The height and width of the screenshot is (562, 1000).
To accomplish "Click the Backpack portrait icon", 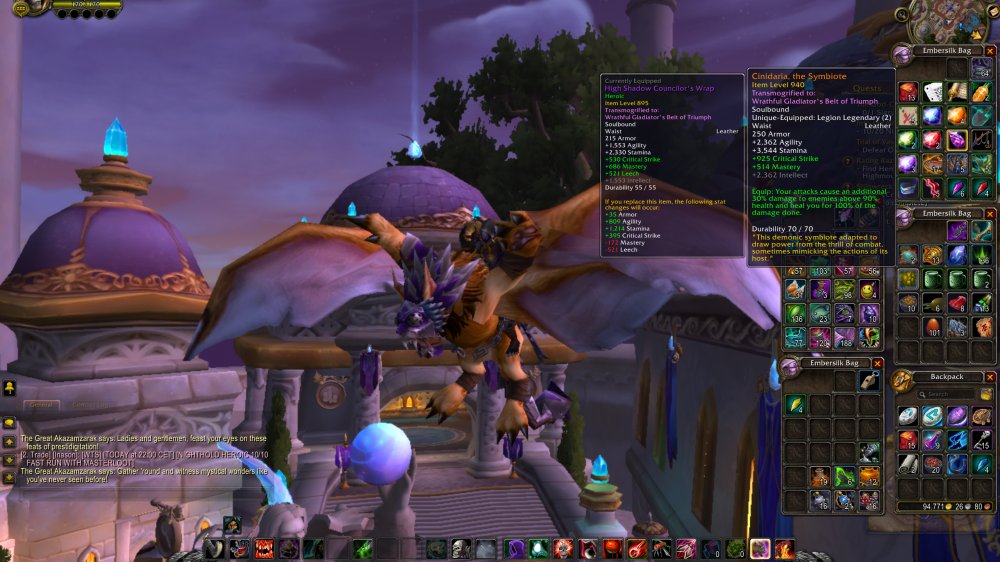I will coord(903,381).
